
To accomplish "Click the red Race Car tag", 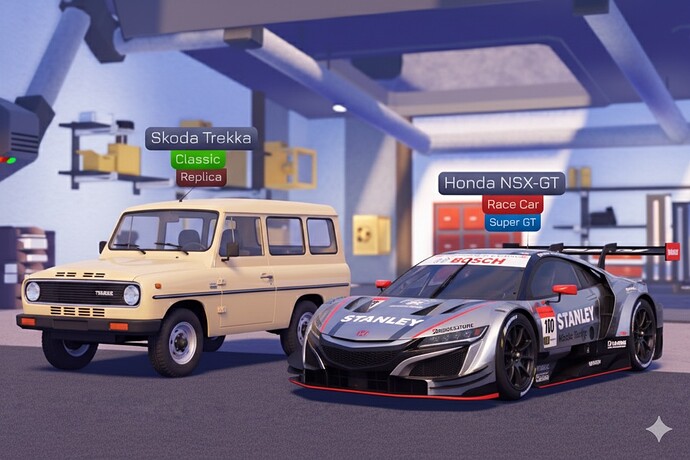I will tap(512, 204).
